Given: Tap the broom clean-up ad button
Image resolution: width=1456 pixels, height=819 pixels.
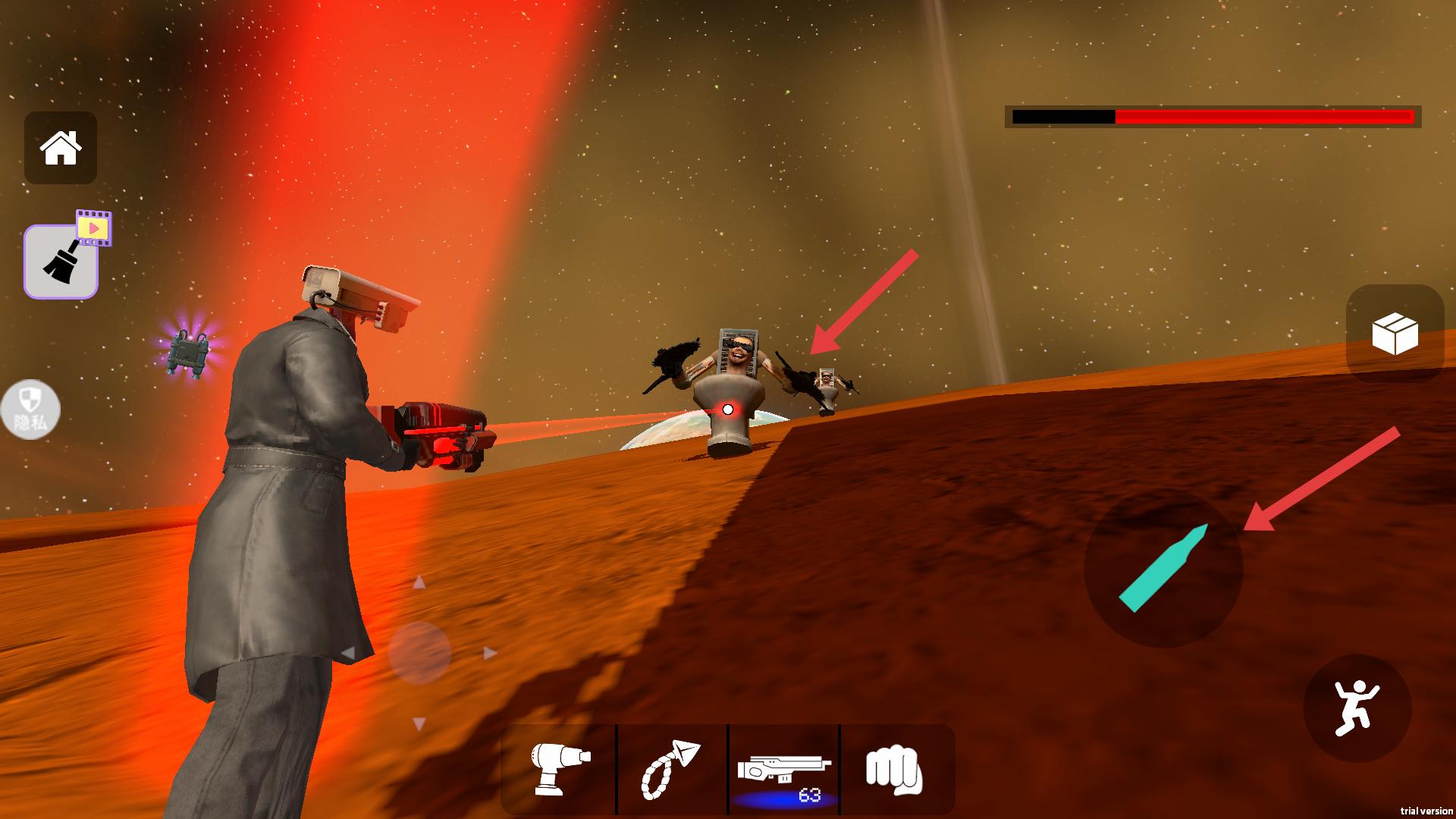Looking at the screenshot, I should (x=61, y=262).
